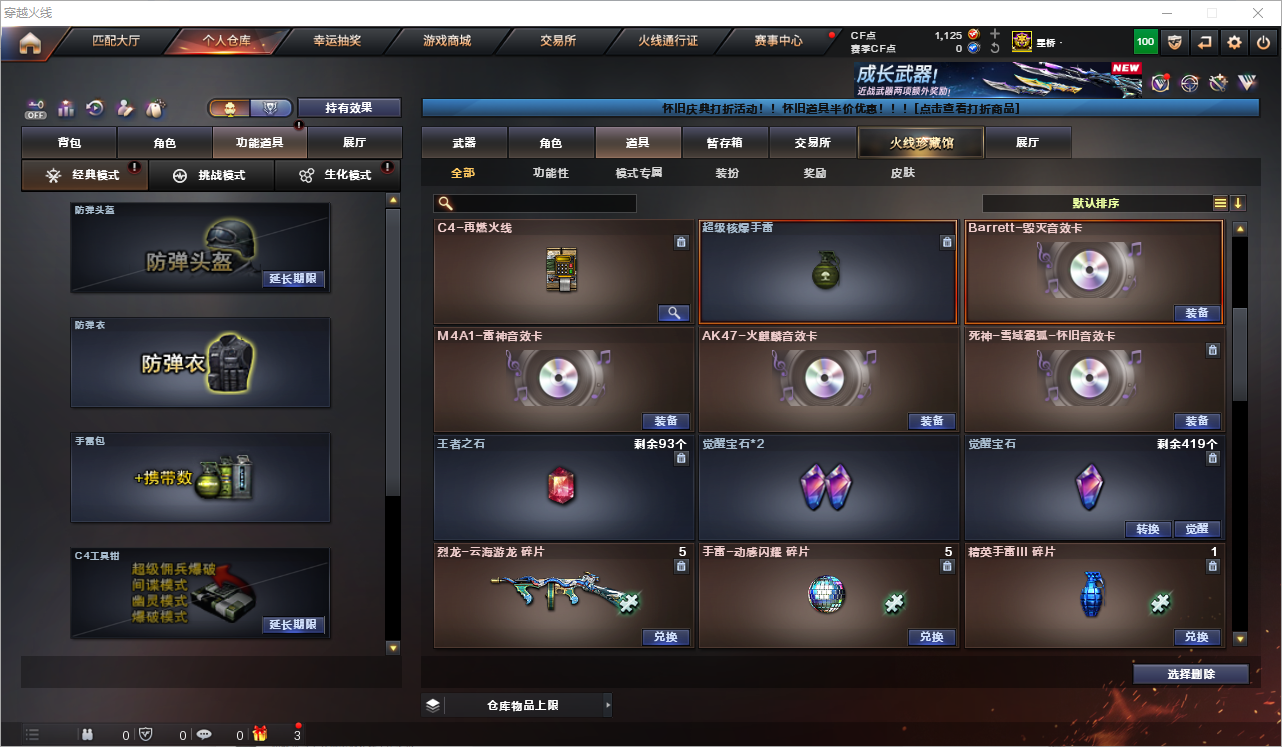Open the 火线珍藏馆 collection tab
The width and height of the screenshot is (1282, 747).
click(x=921, y=143)
